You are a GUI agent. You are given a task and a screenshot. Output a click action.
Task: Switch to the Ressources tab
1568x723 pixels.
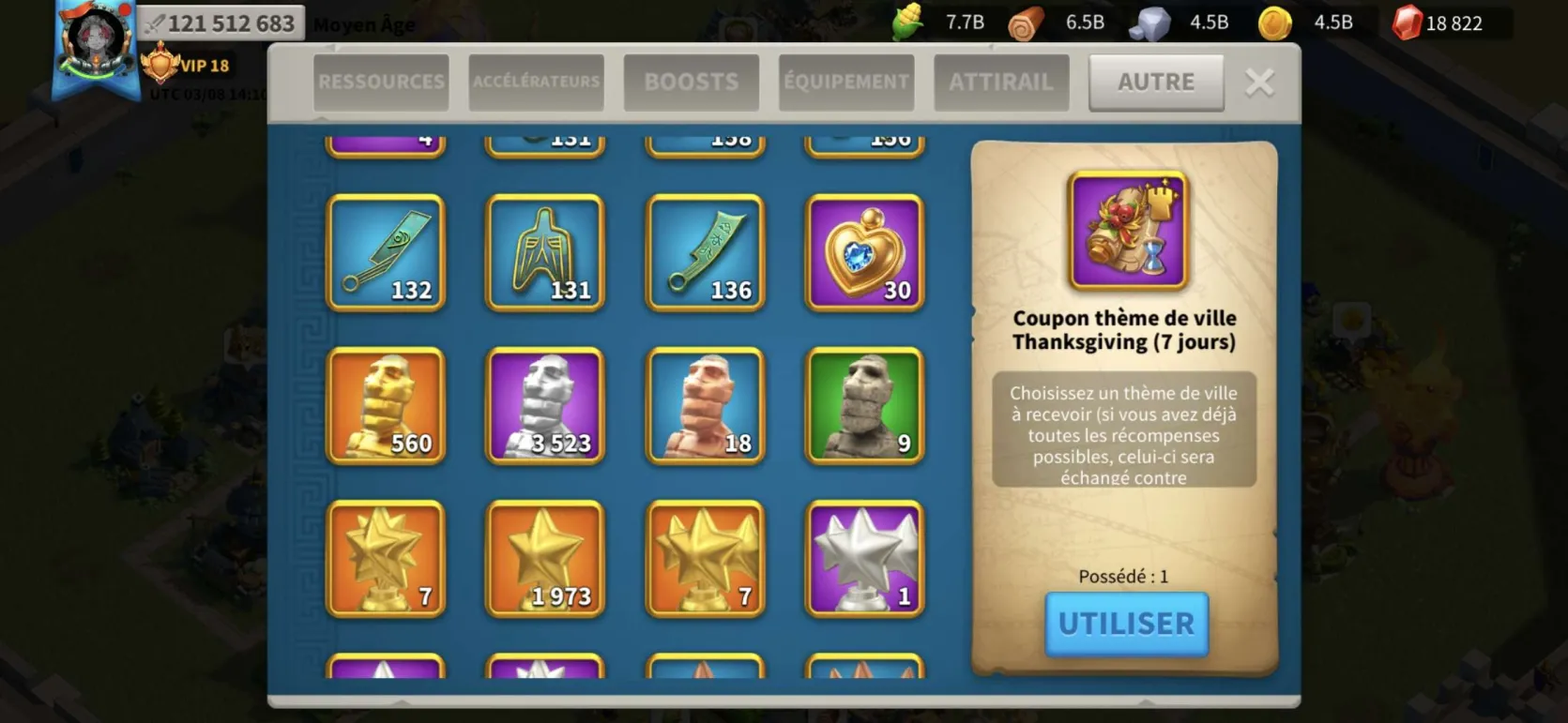tap(381, 83)
